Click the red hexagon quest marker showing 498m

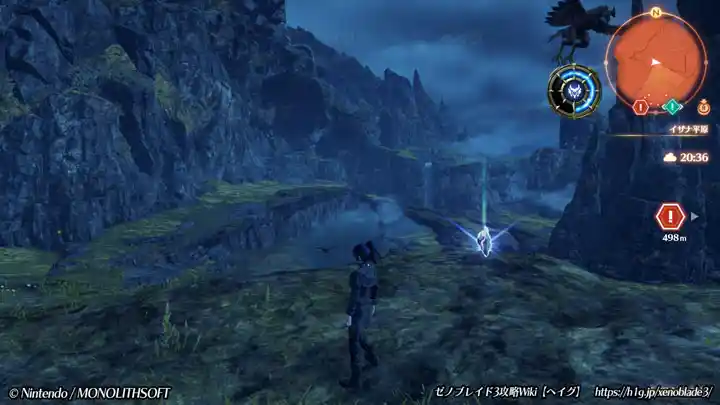click(x=669, y=216)
